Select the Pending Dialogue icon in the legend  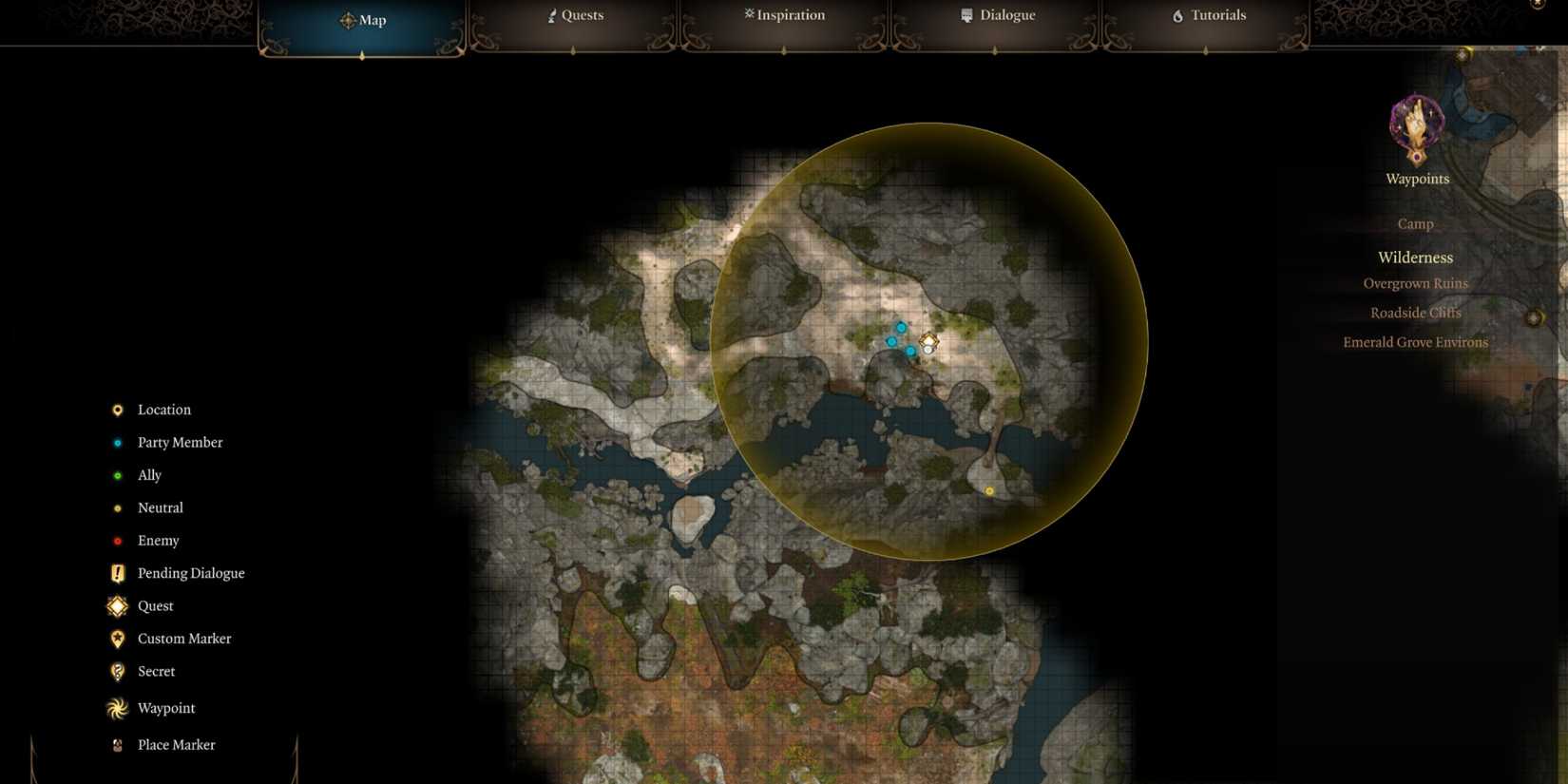[x=117, y=573]
